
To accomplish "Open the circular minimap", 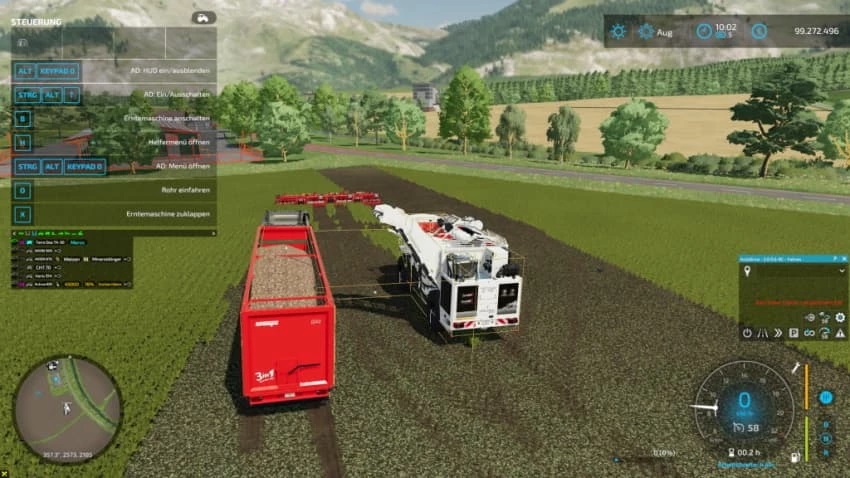I will tap(67, 407).
